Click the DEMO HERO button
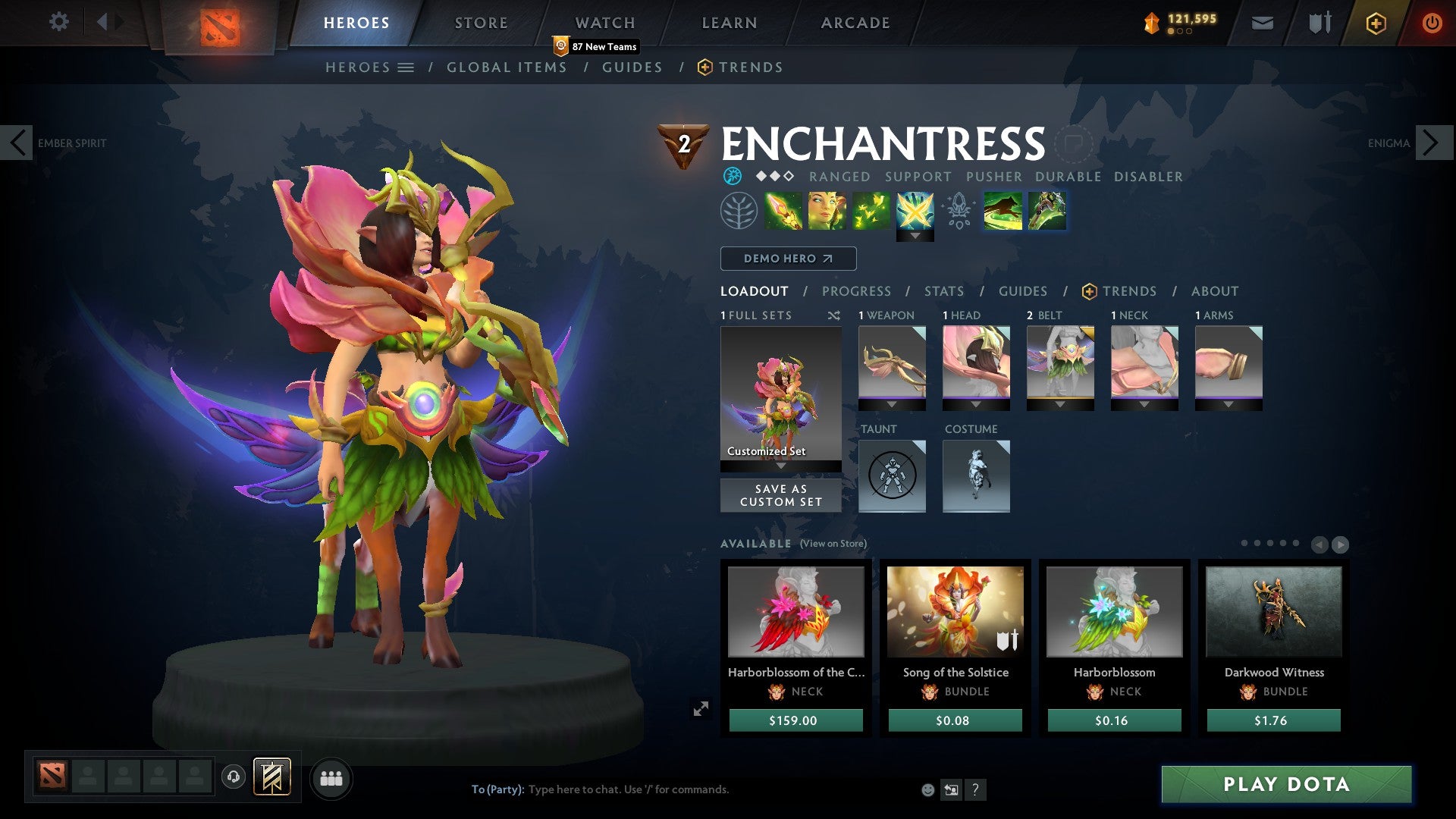Image resolution: width=1456 pixels, height=819 pixels. click(787, 258)
